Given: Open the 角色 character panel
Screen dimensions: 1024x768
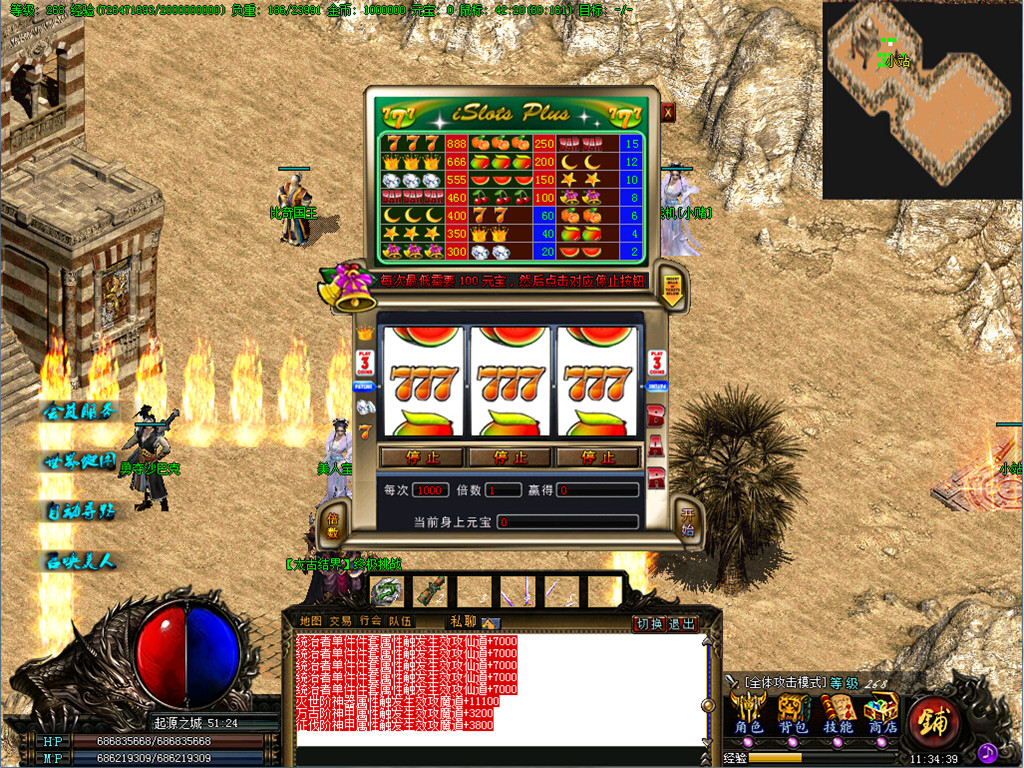Looking at the screenshot, I should (x=750, y=715).
